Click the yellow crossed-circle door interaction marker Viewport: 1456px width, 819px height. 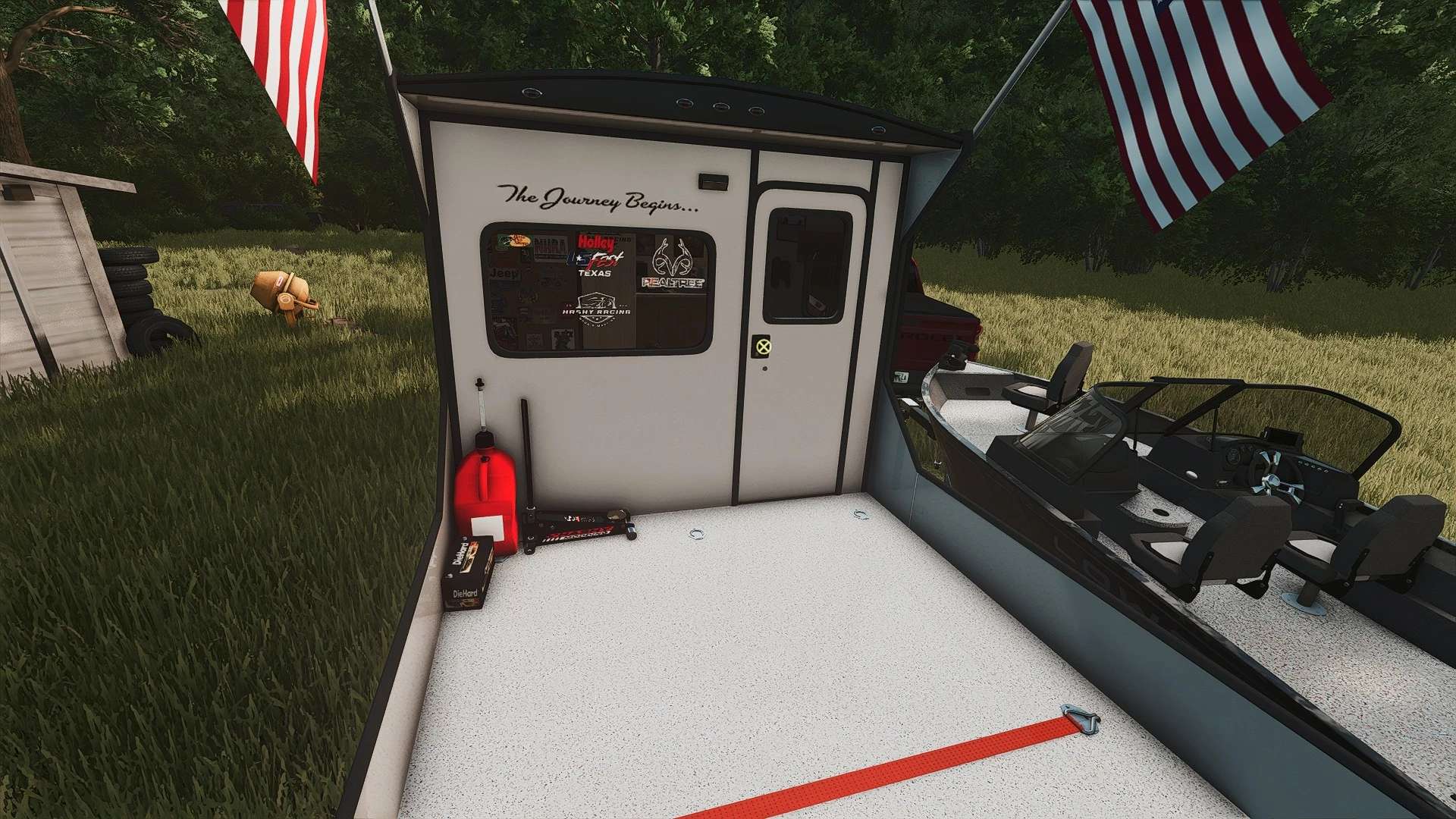pos(763,347)
